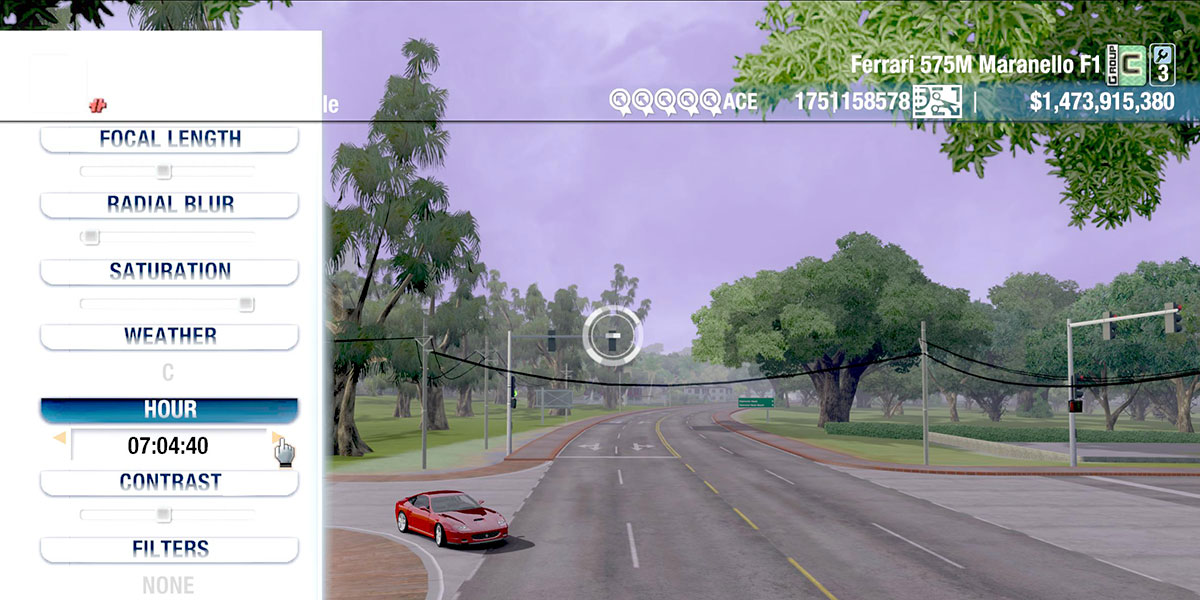
Task: Click the Contrast slider handle
Action: [x=163, y=515]
